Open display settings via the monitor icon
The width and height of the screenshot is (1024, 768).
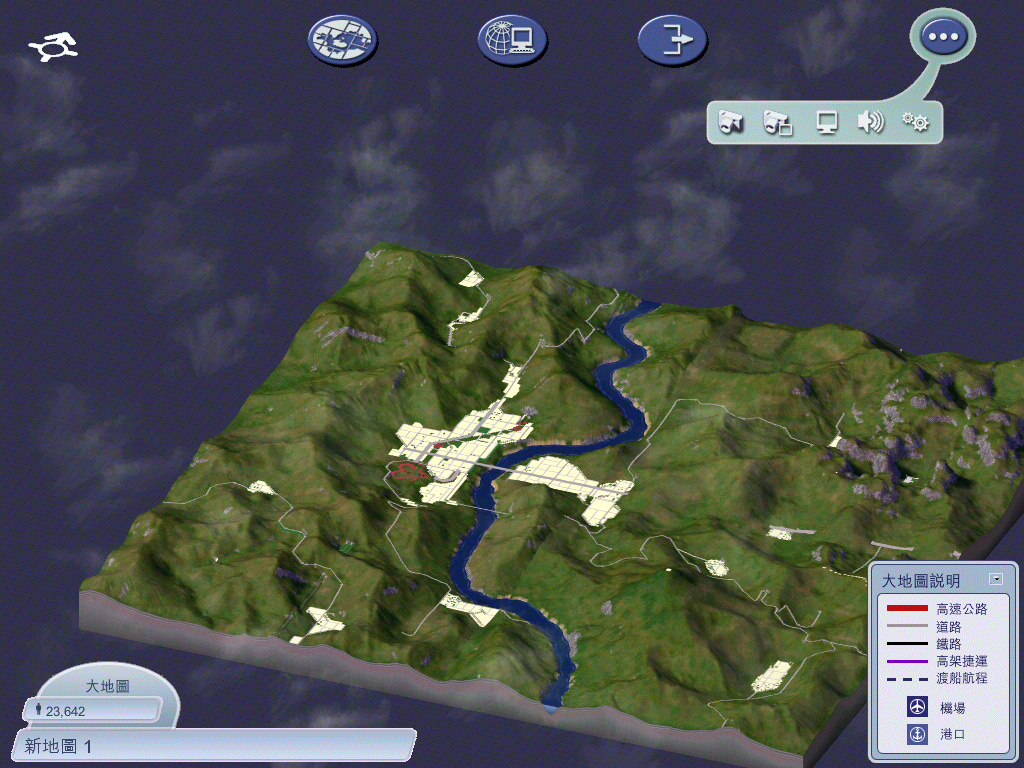tap(826, 122)
